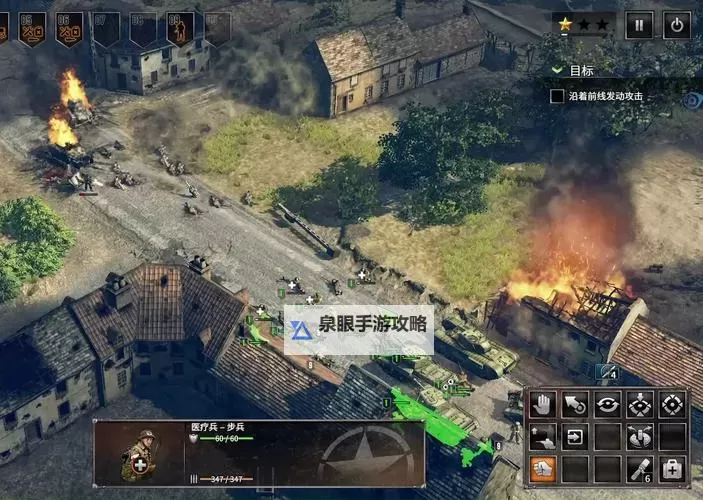The image size is (703, 500).
Task: Use the bandage item with count 6
Action: point(640,469)
